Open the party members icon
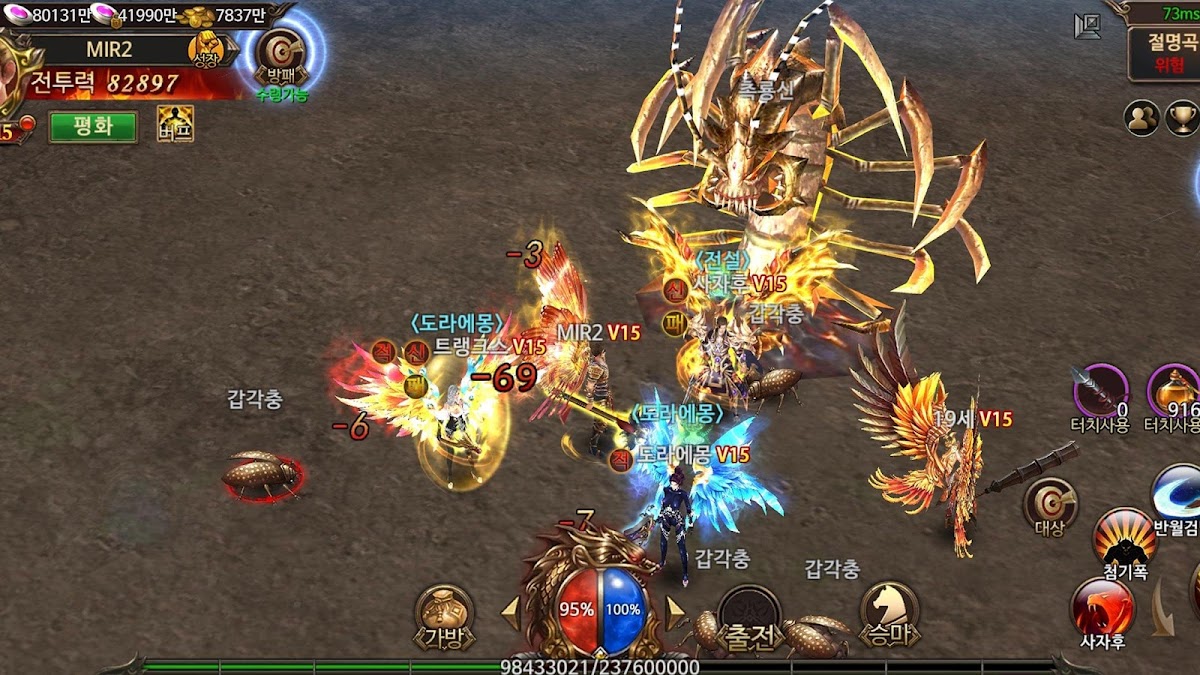The width and height of the screenshot is (1200, 675). click(x=1141, y=118)
